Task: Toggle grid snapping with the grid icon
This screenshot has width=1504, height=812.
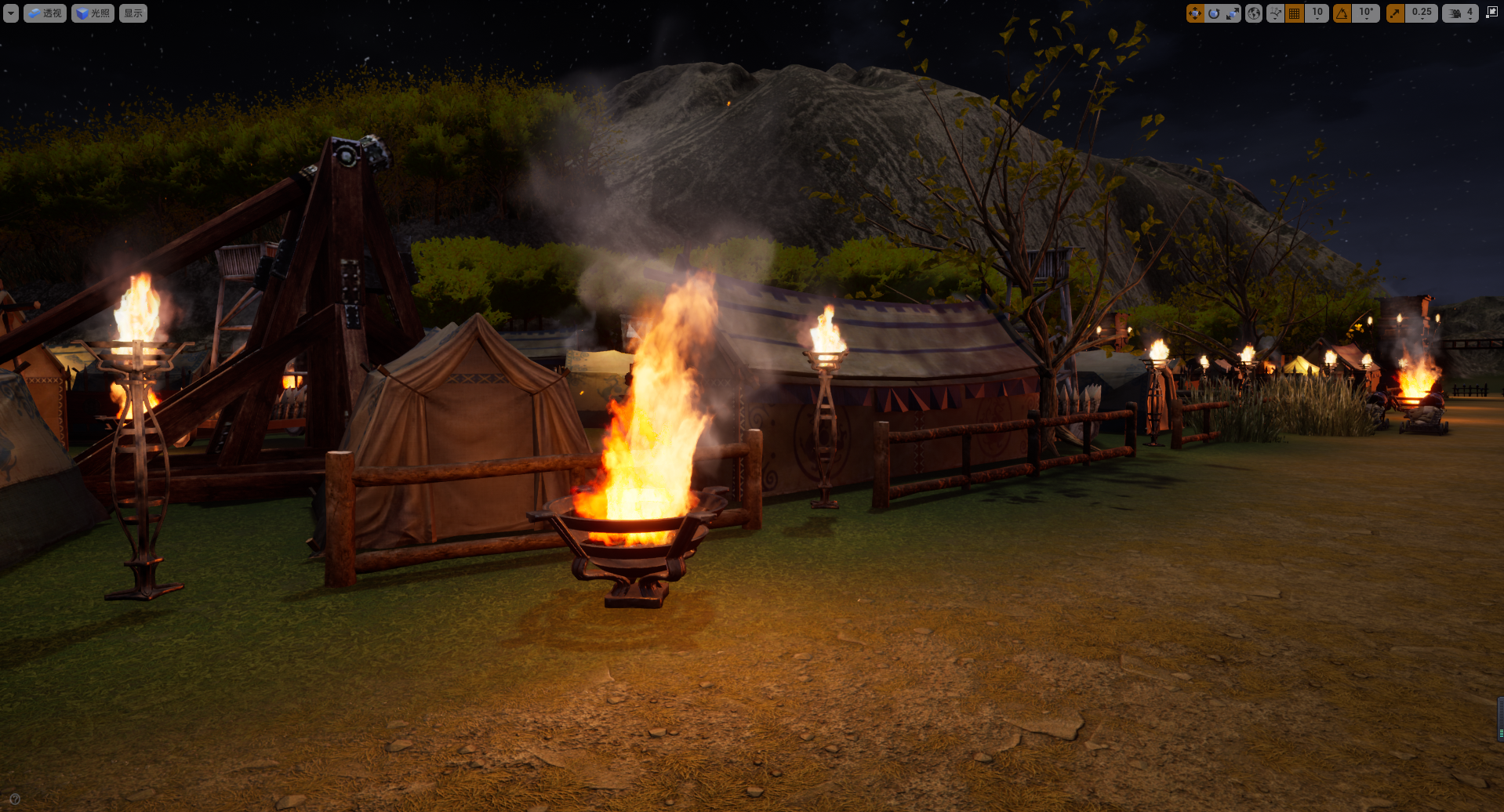Action: pyautogui.click(x=1295, y=13)
